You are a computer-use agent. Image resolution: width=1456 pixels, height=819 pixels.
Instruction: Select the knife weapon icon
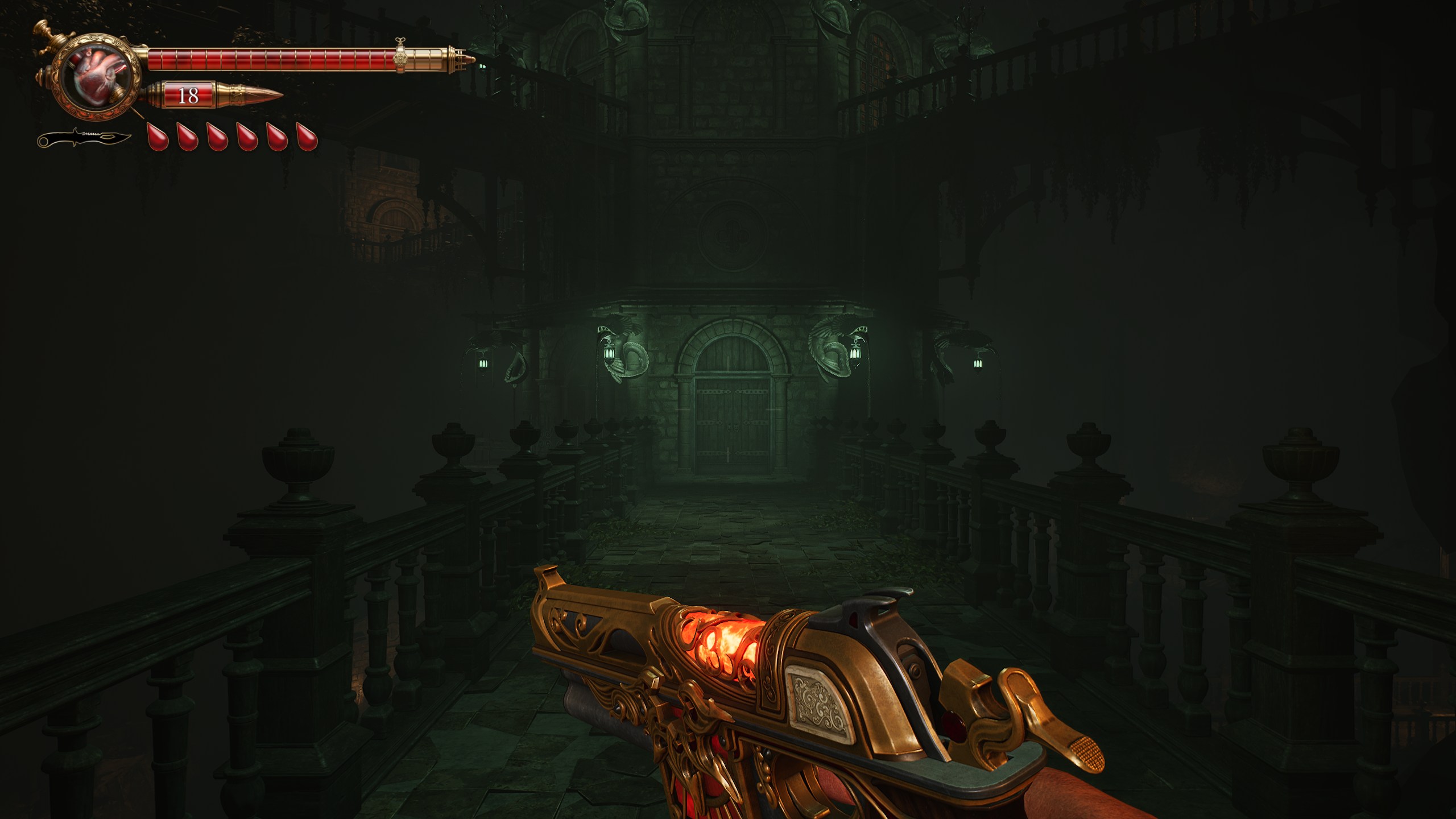coord(84,138)
